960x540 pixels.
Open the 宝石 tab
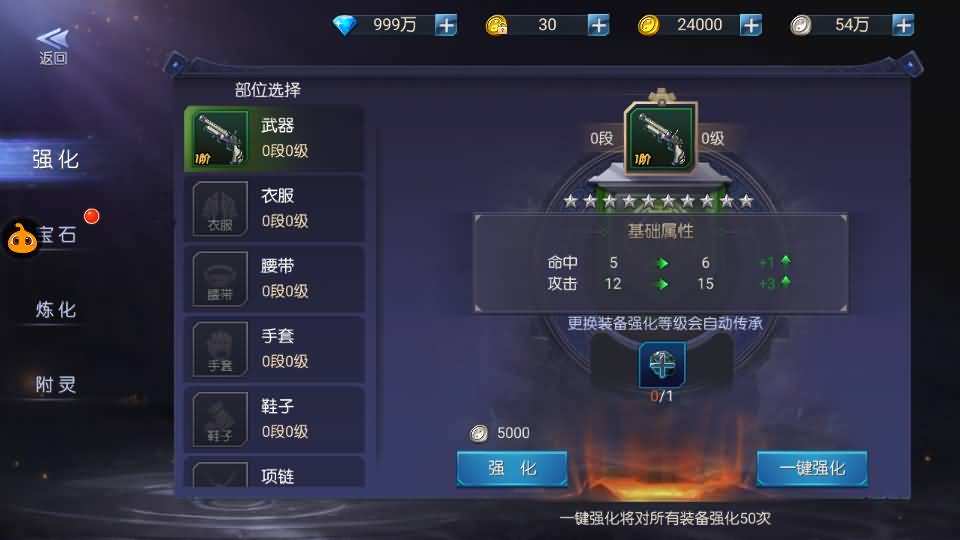[x=60, y=235]
